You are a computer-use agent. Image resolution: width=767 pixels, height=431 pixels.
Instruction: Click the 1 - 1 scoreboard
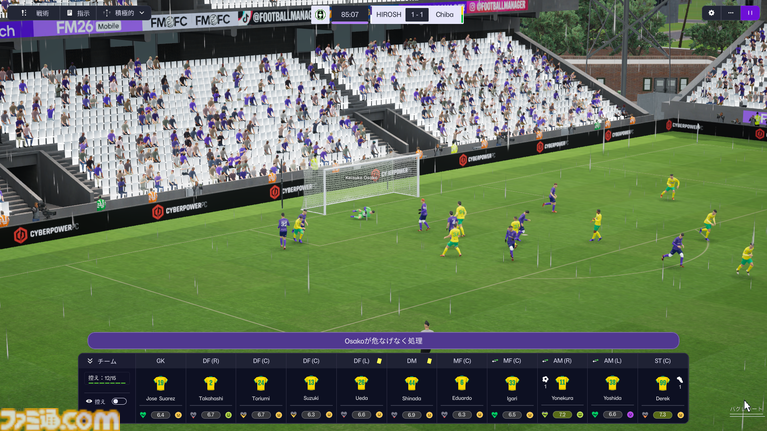417,15
